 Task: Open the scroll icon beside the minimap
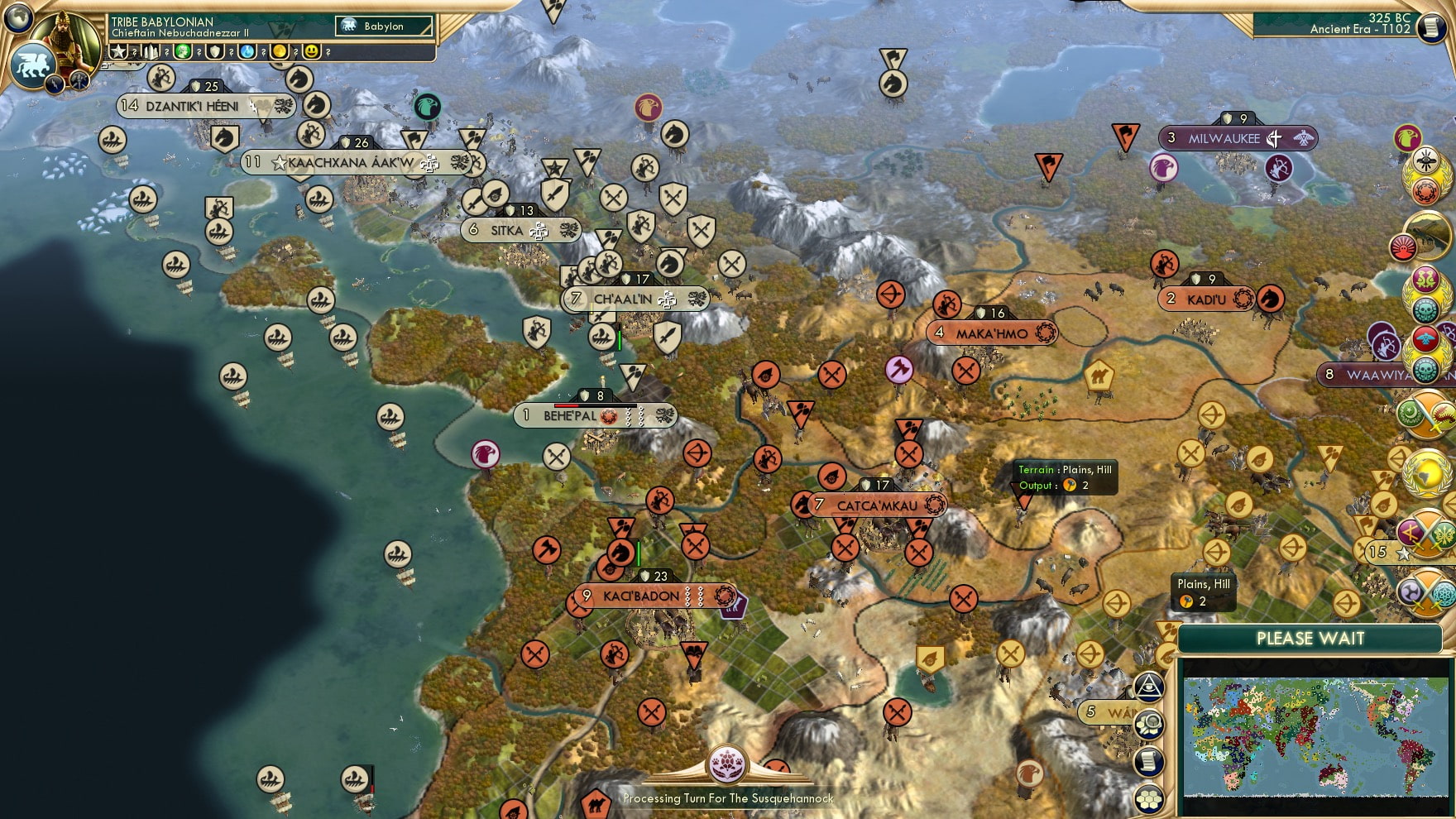point(1149,762)
